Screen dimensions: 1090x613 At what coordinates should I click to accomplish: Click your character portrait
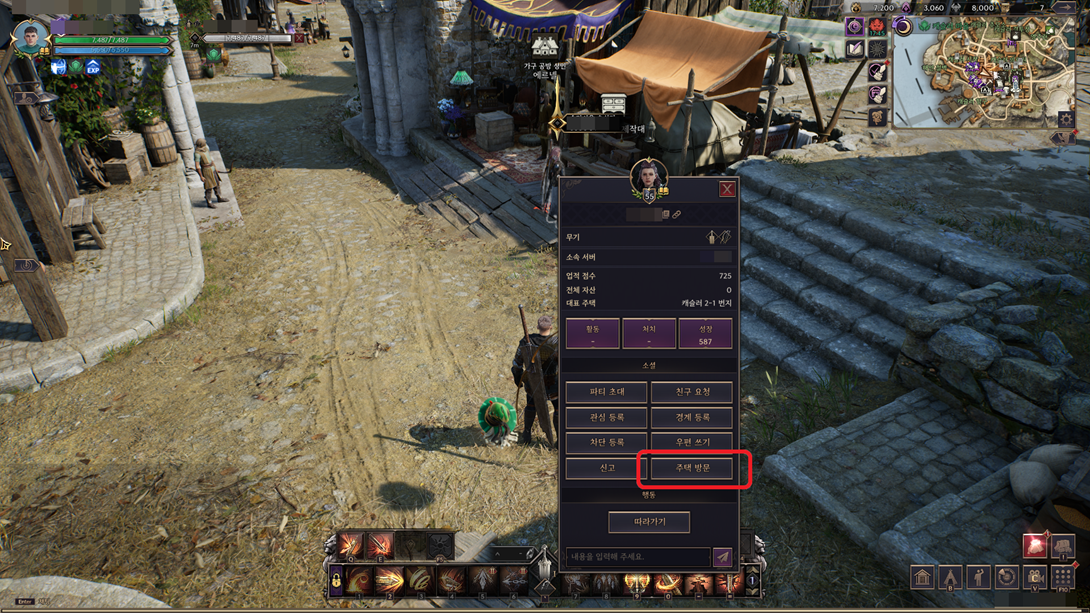point(30,36)
